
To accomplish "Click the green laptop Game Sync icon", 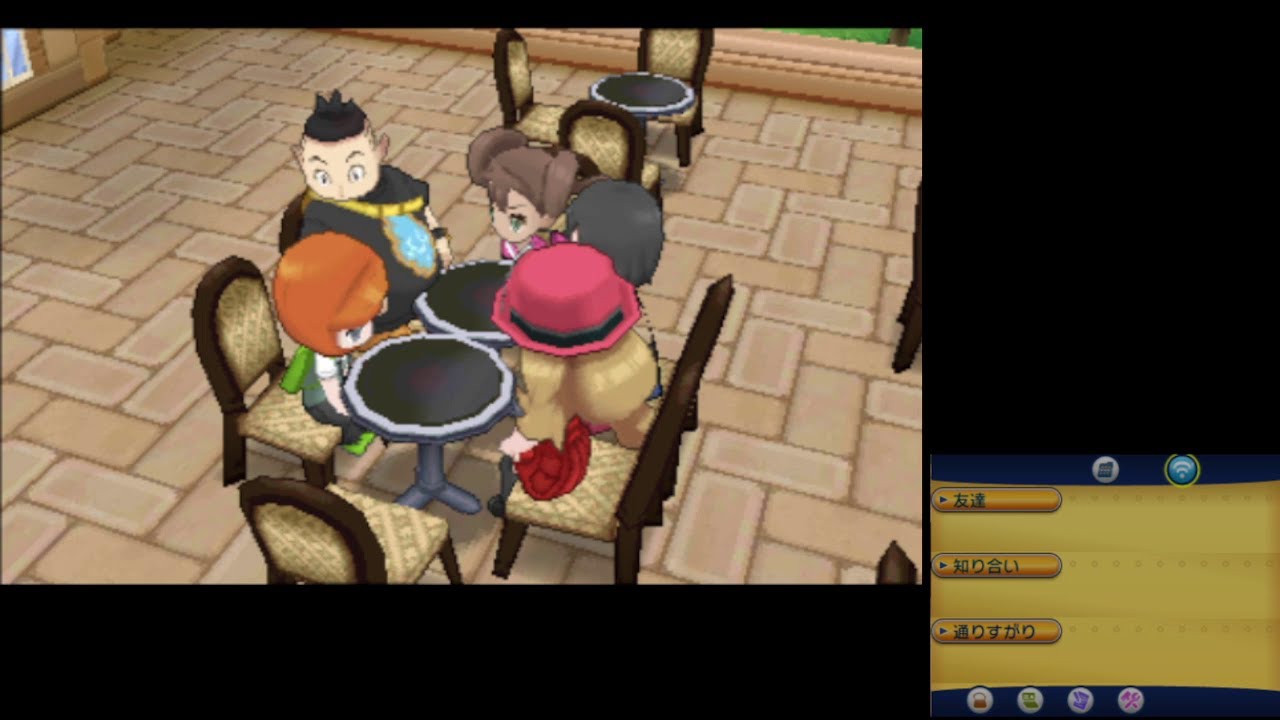I will (x=1030, y=699).
